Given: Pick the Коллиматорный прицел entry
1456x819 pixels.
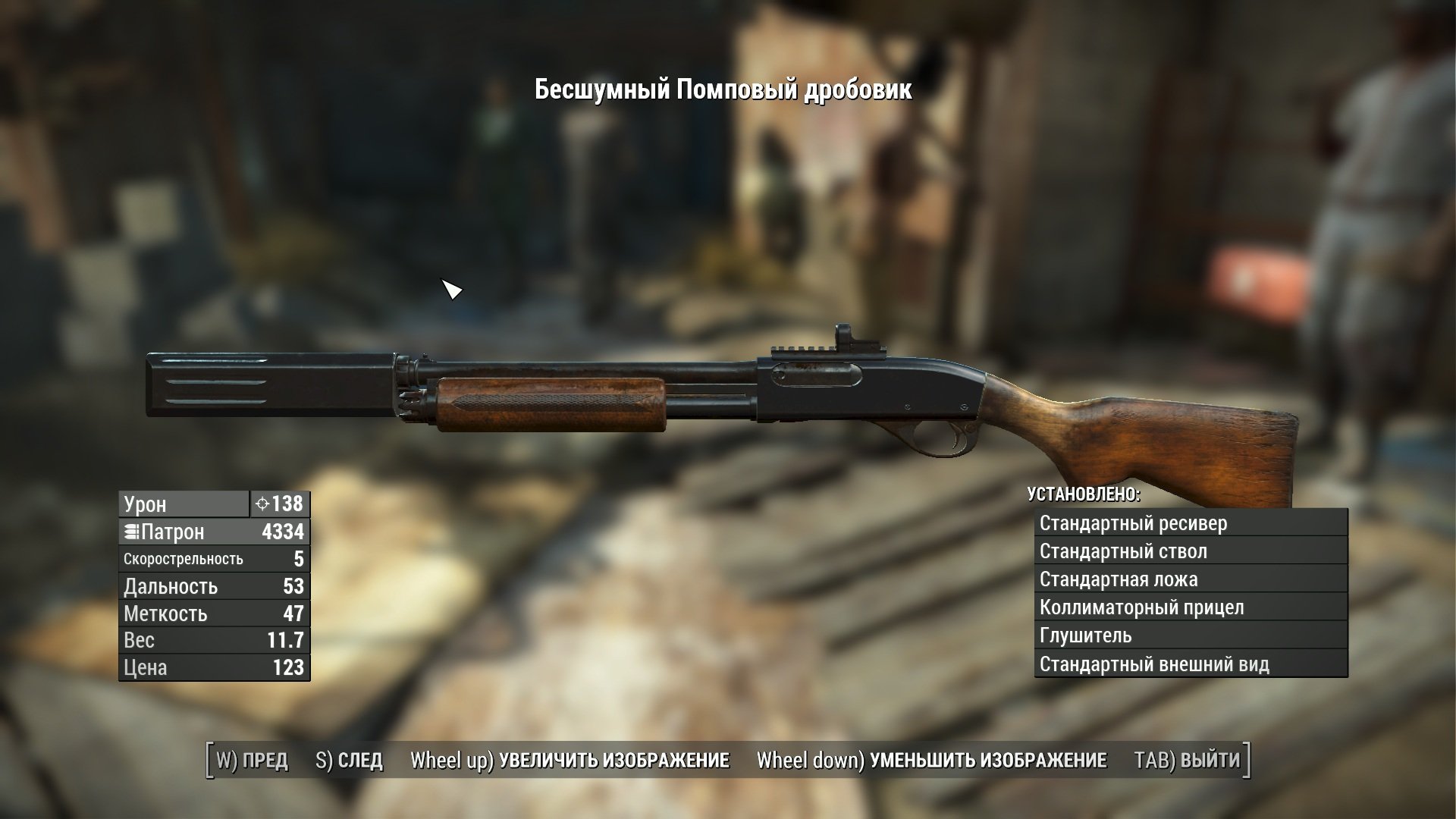Looking at the screenshot, I should coord(1191,607).
